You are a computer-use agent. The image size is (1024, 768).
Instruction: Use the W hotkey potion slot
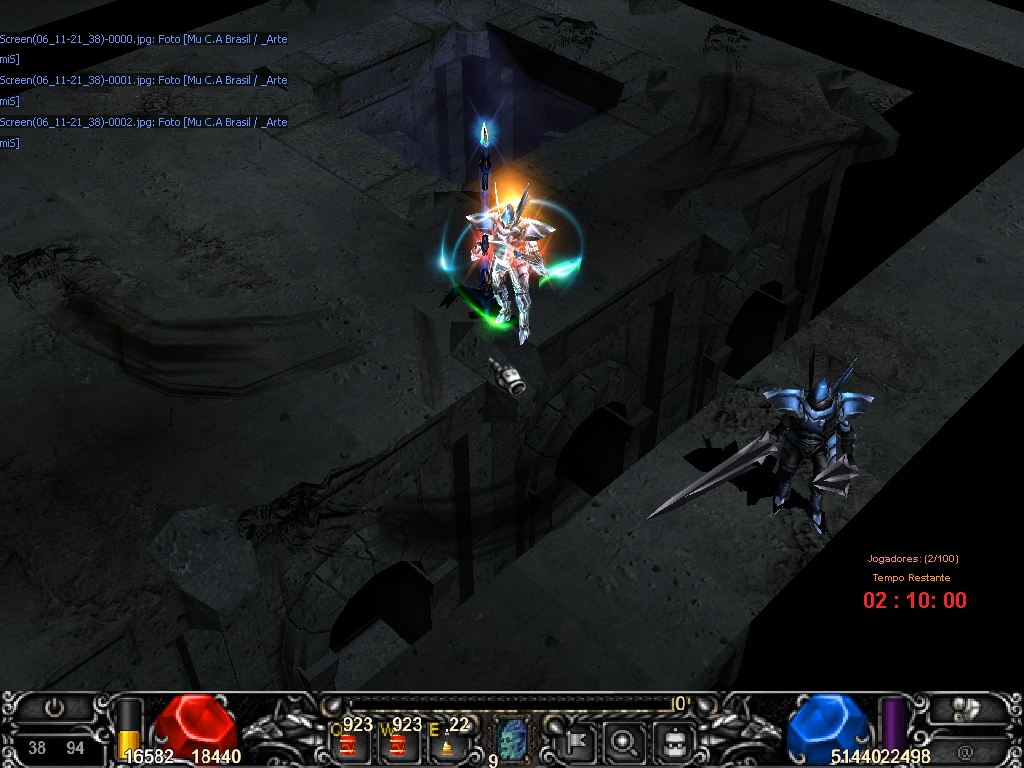397,744
